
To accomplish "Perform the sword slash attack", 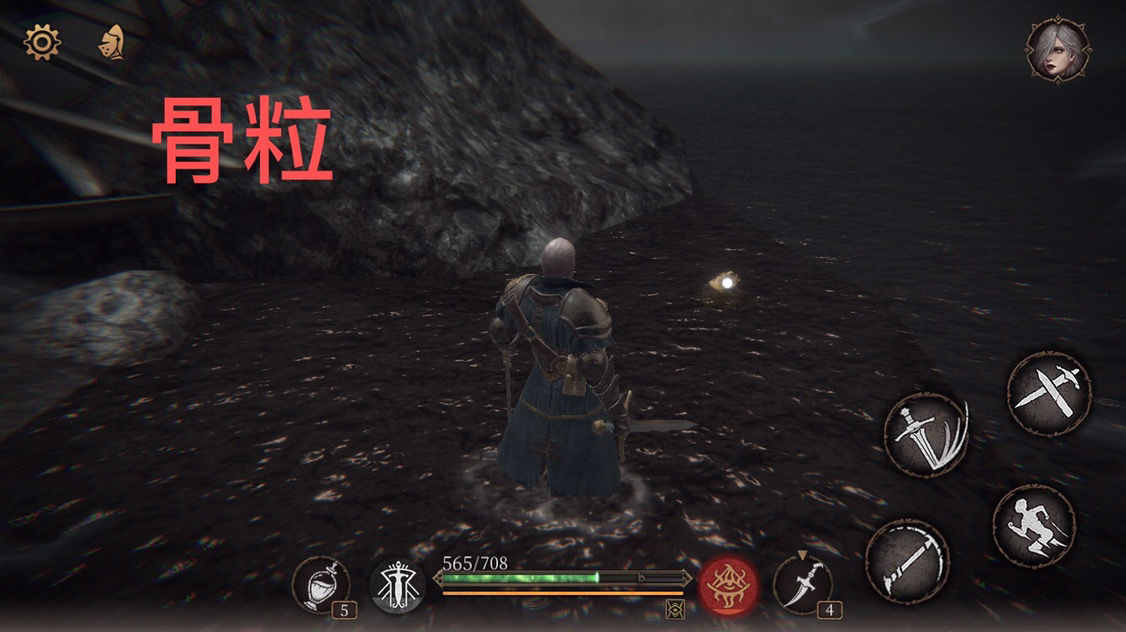I will click(x=926, y=435).
